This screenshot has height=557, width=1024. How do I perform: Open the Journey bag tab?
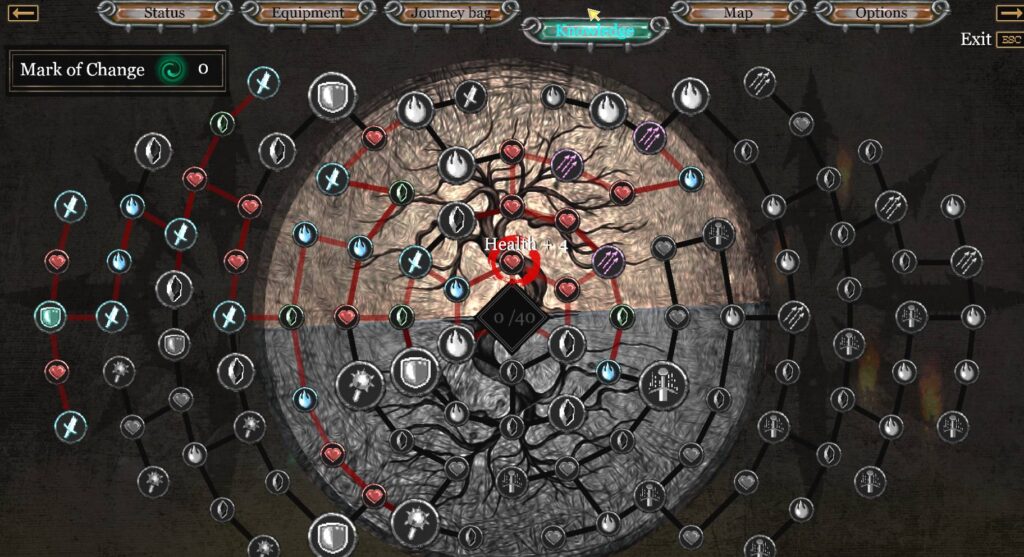pos(449,13)
